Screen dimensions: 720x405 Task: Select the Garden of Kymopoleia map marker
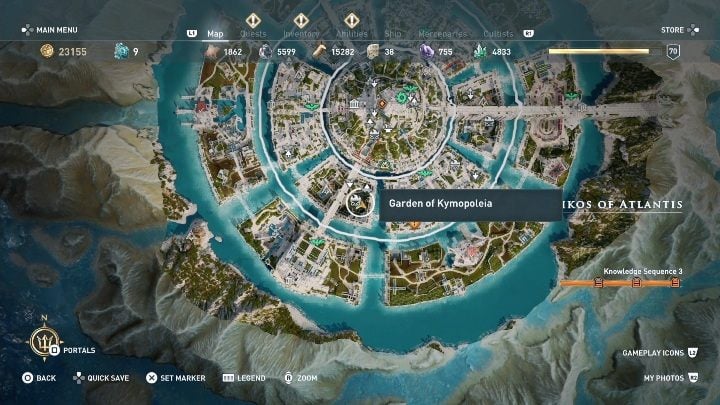point(356,203)
